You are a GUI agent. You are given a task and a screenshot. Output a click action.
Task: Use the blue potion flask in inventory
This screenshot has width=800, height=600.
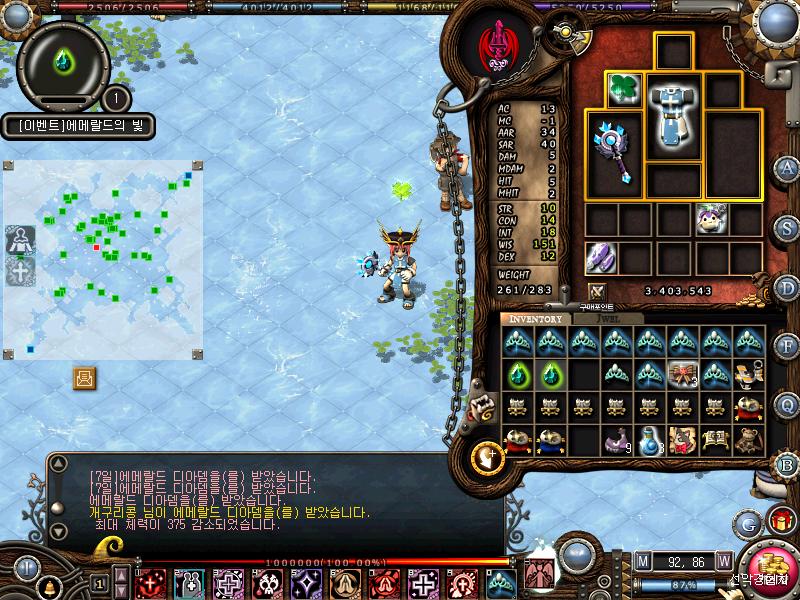coord(649,440)
